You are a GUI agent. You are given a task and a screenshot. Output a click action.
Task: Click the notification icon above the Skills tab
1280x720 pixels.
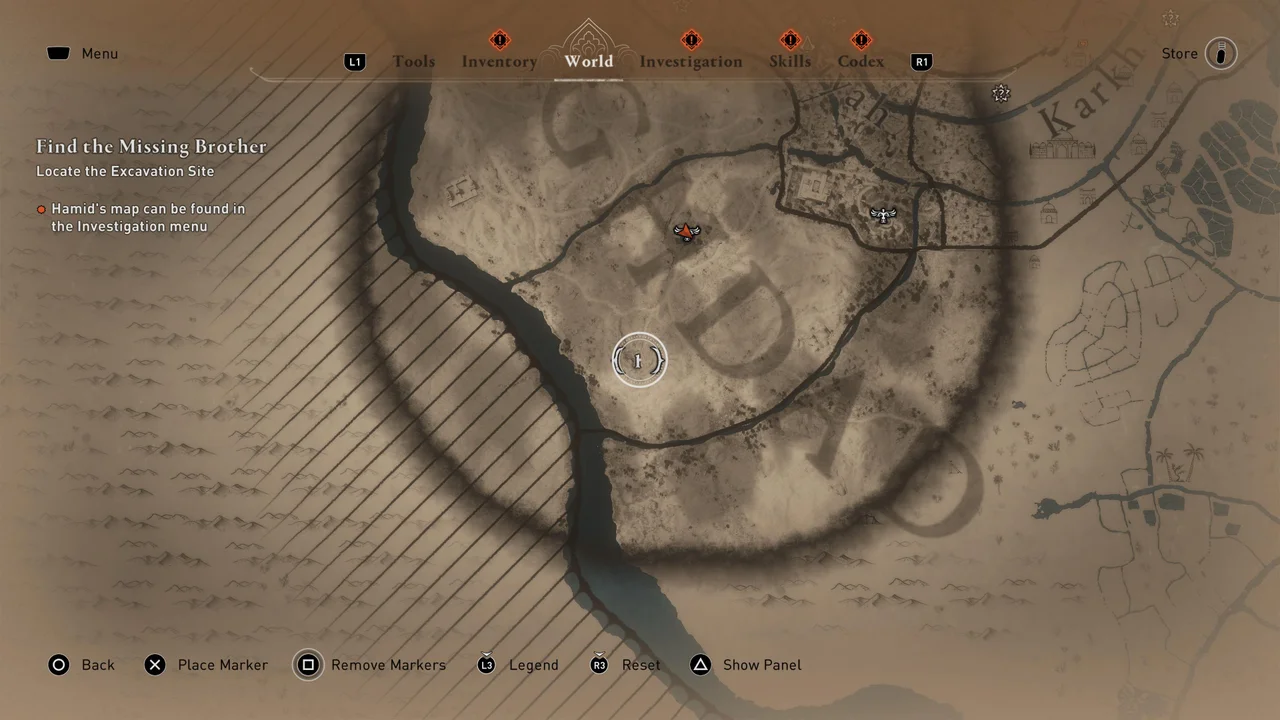click(790, 40)
